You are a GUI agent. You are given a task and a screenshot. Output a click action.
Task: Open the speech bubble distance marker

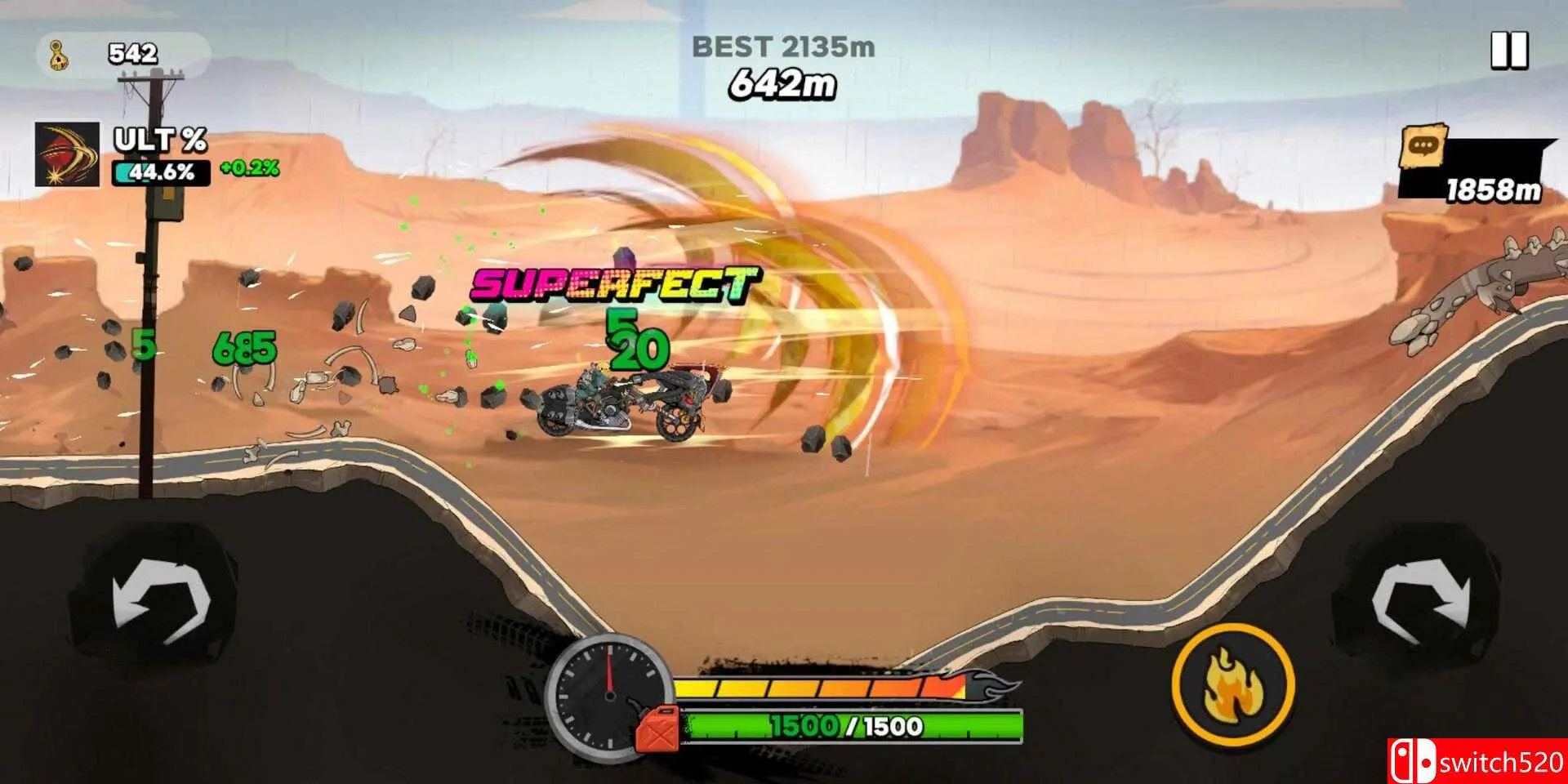1423,148
